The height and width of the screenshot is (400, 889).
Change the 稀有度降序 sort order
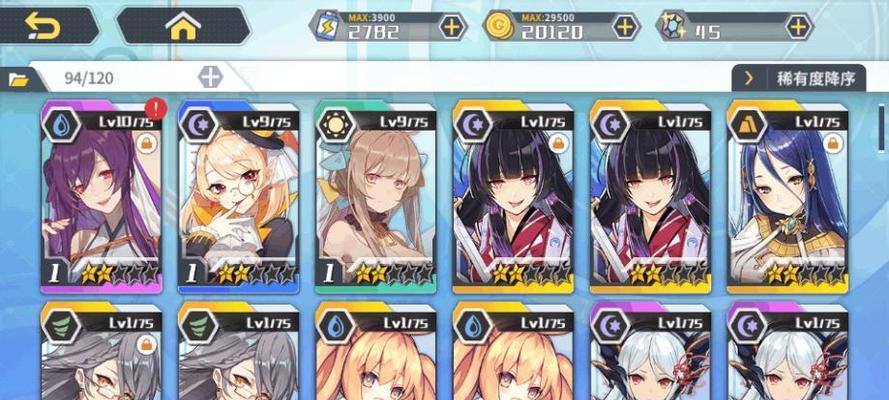[x=798, y=78]
